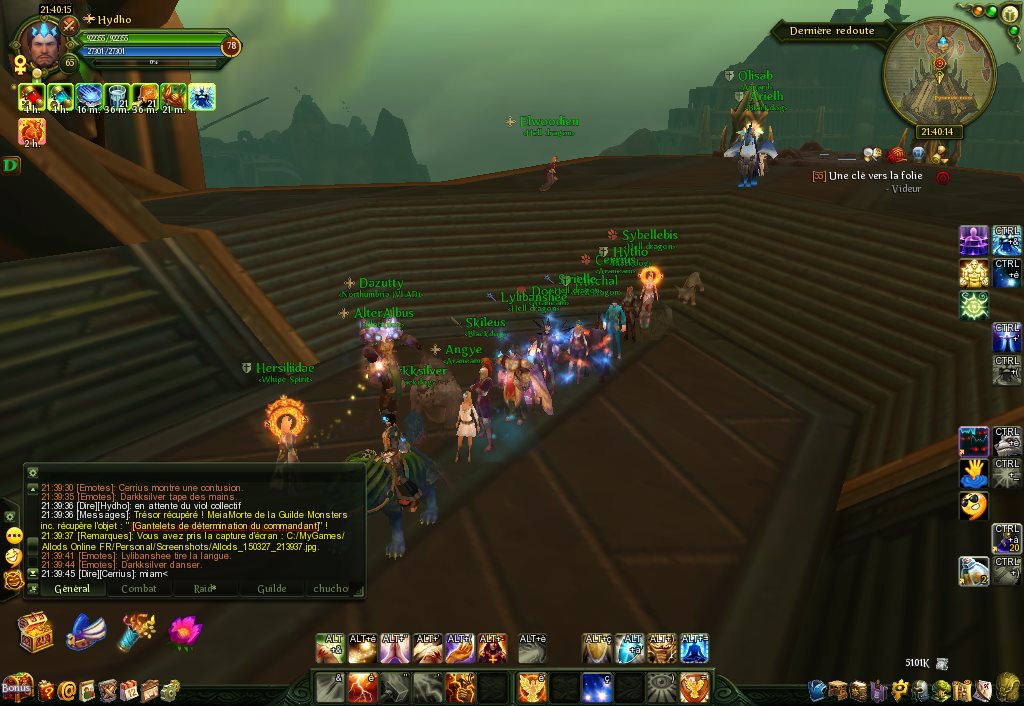Switch to the Combat chat tab
This screenshot has width=1024, height=706.
click(138, 589)
